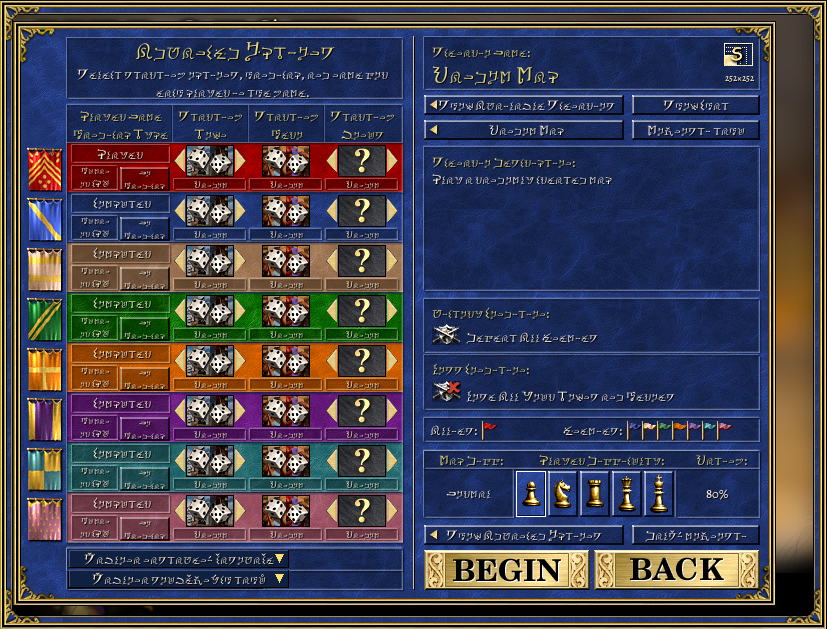This screenshot has width=827, height=629.
Task: Choose the purple player banner flag
Action: tap(45, 418)
